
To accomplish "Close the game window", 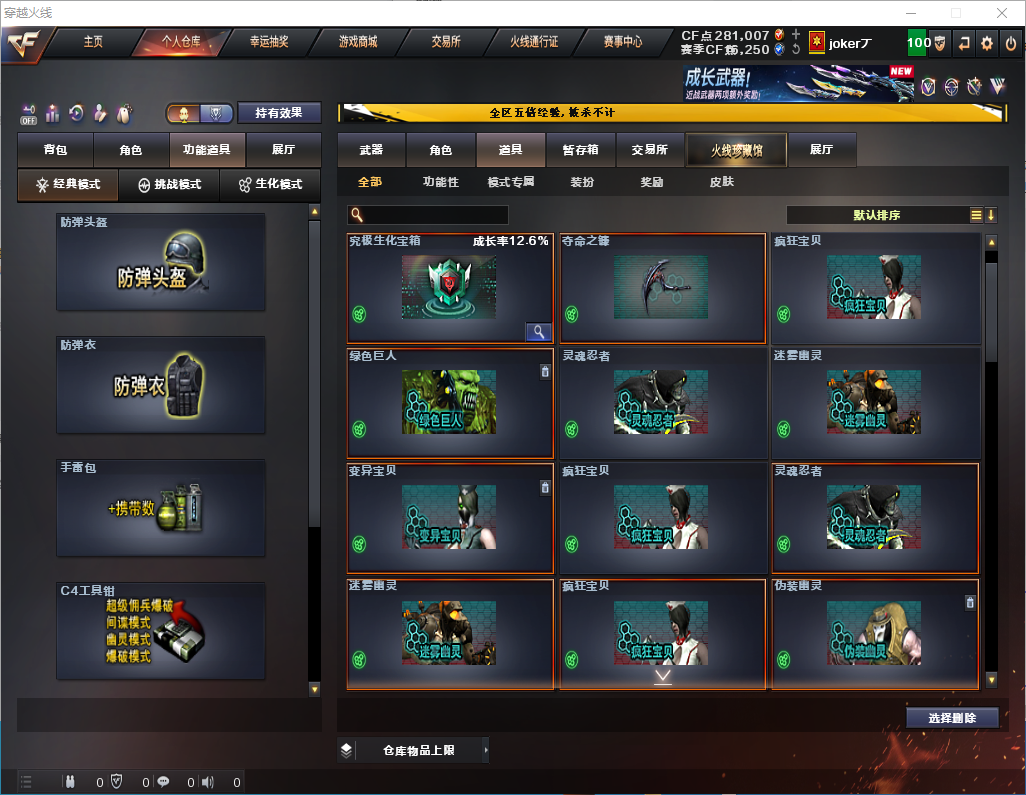I will 1001,13.
